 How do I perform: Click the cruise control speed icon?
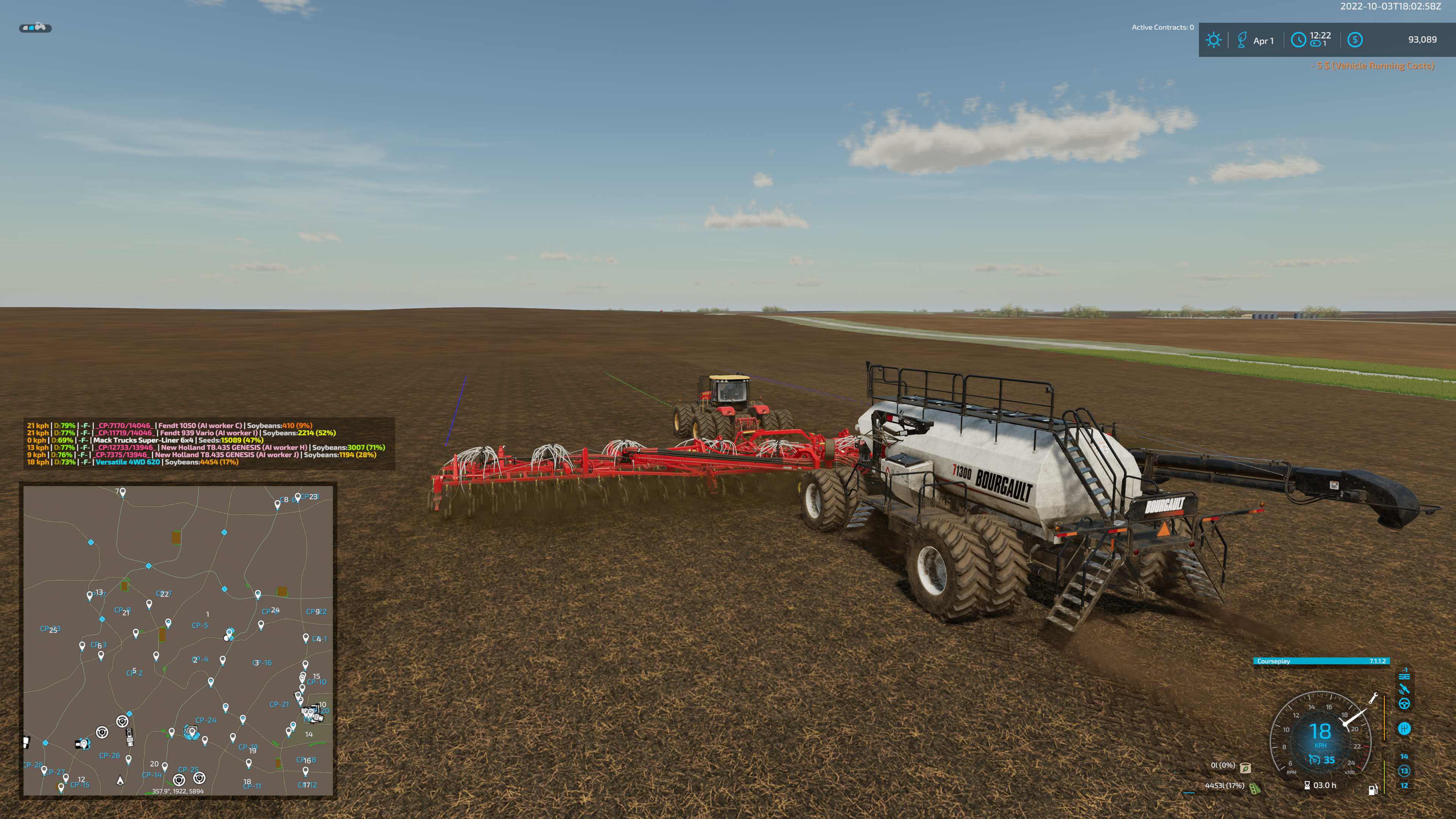point(1315,760)
